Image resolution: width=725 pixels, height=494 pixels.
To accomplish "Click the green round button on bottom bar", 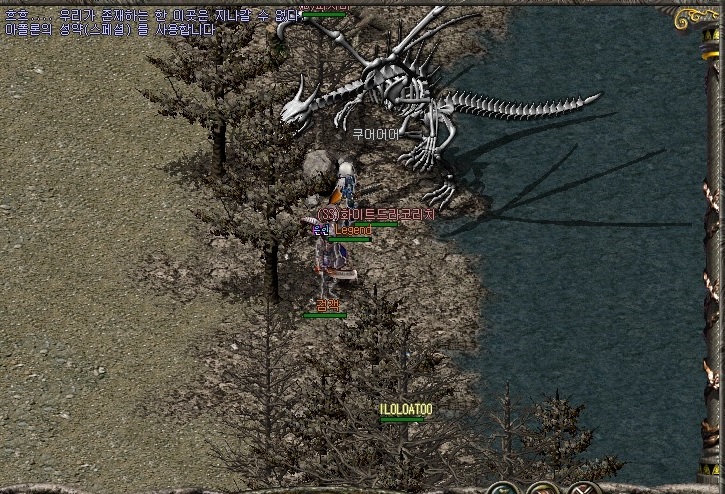I will 504,490.
